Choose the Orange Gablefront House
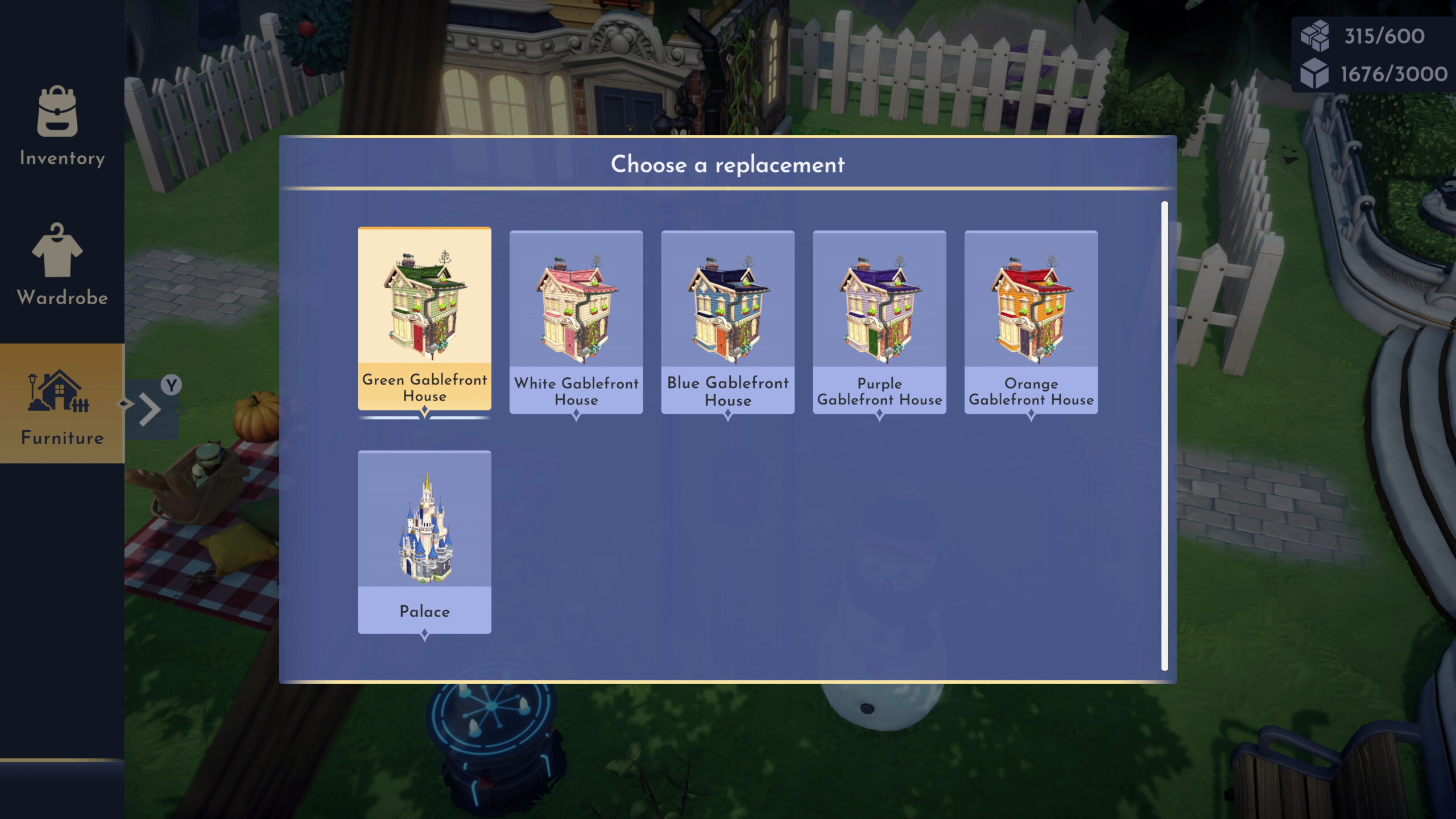This screenshot has height=819, width=1456. tap(1031, 322)
